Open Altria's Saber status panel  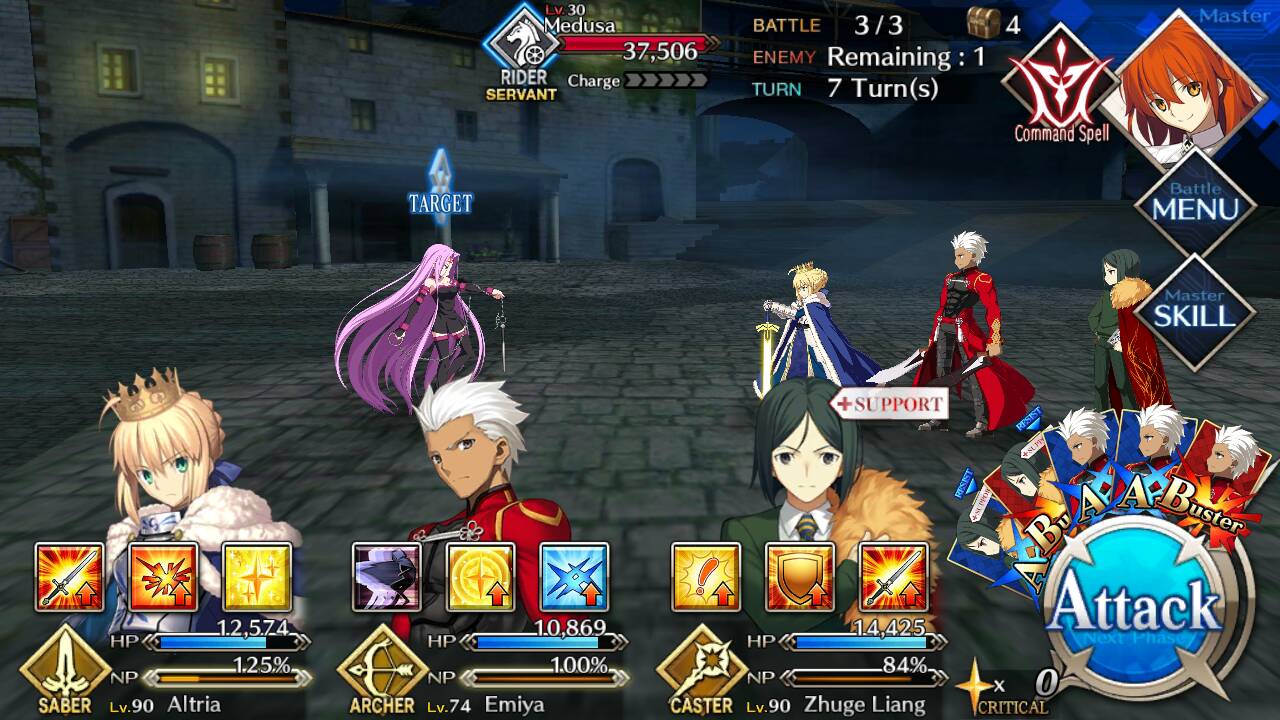(x=160, y=672)
